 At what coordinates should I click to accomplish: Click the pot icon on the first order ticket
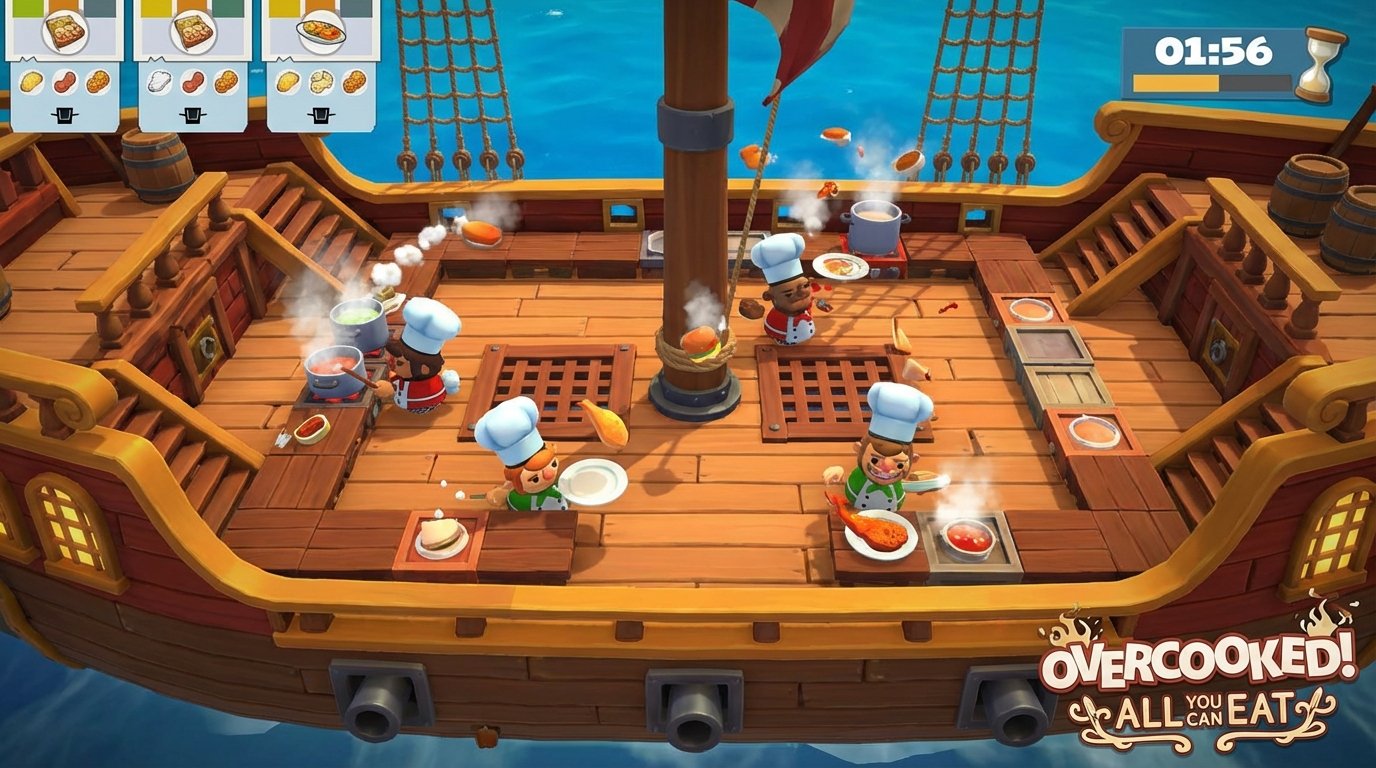point(65,112)
